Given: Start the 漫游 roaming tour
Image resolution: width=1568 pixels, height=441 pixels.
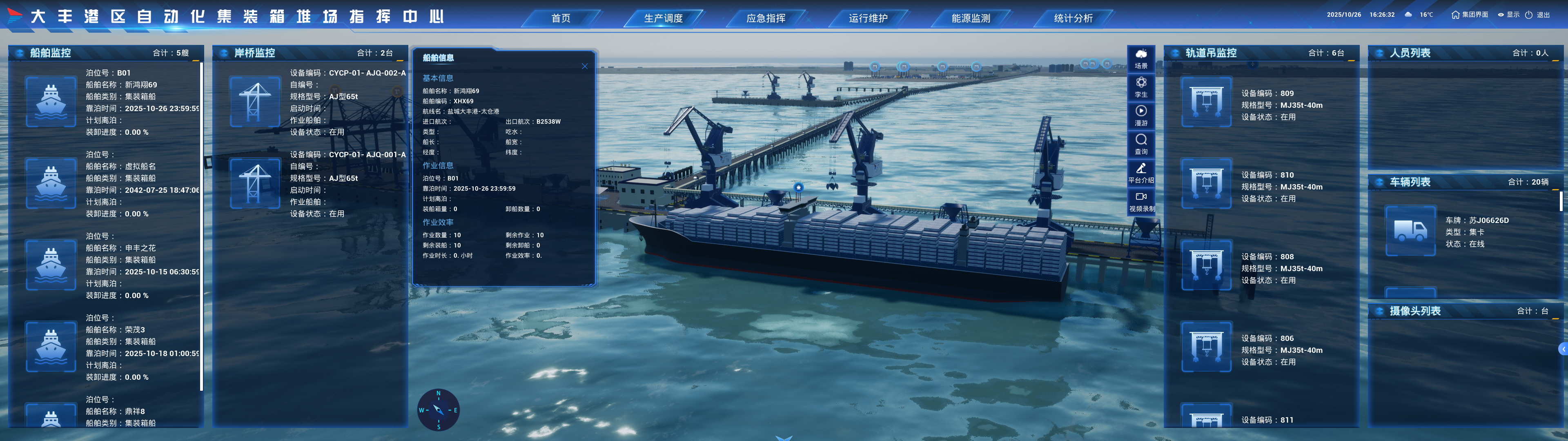Looking at the screenshot, I should click(1141, 115).
